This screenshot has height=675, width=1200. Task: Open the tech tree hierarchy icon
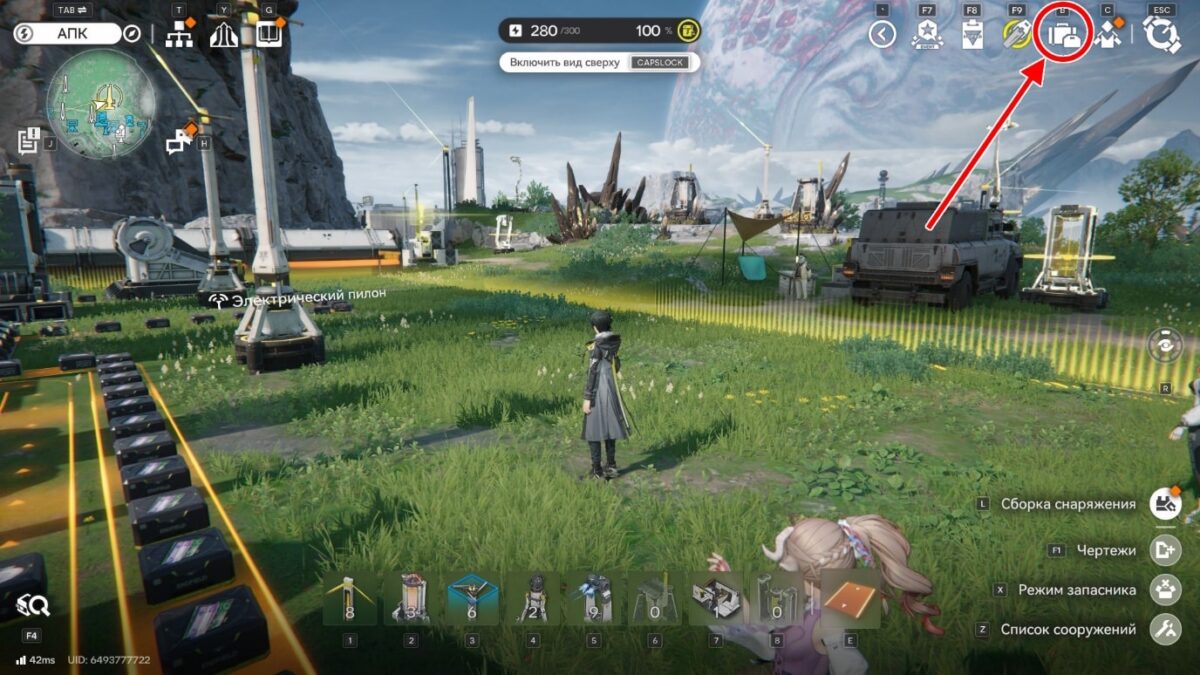pyautogui.click(x=179, y=35)
